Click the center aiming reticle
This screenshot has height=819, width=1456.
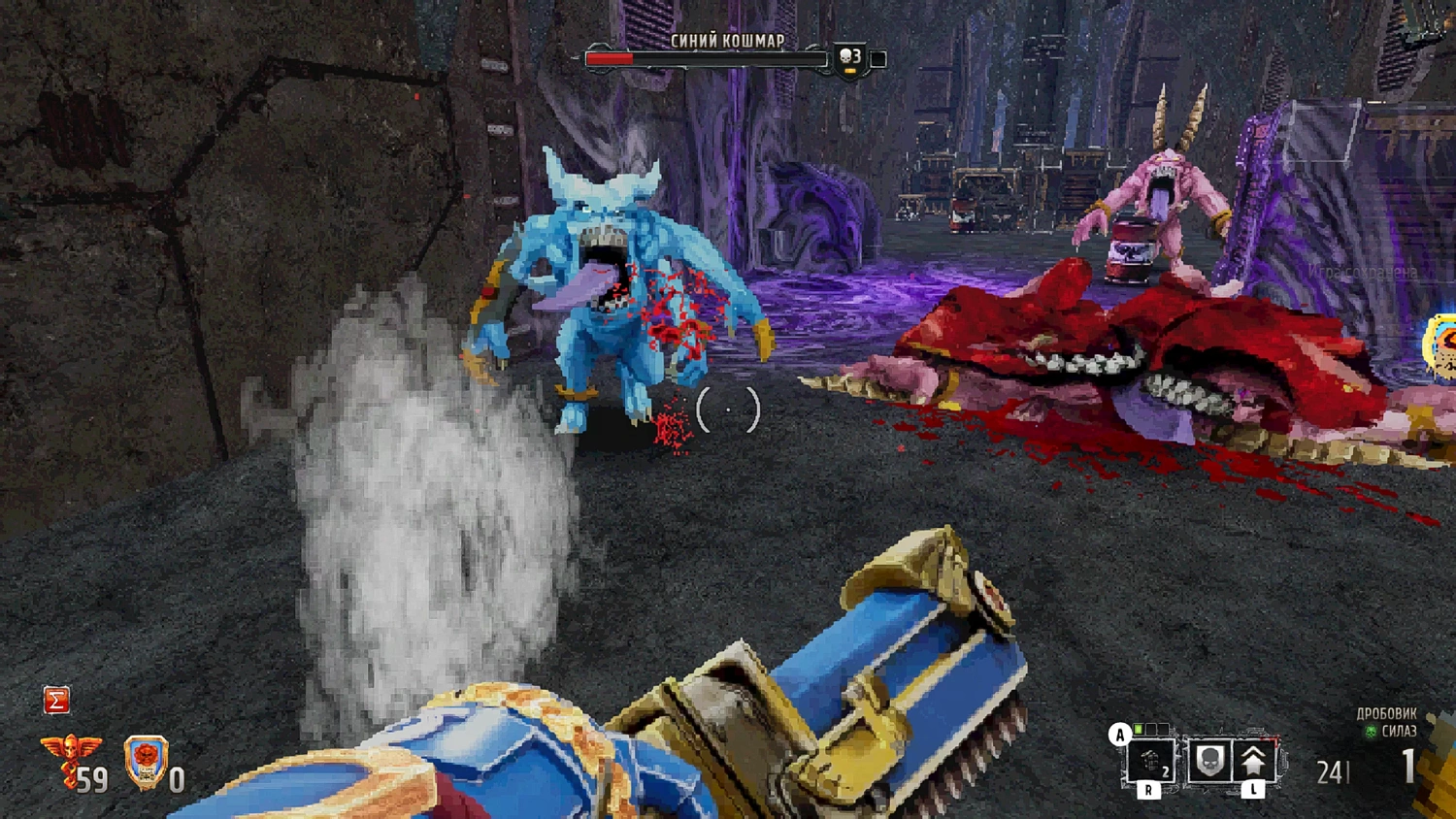click(x=727, y=409)
